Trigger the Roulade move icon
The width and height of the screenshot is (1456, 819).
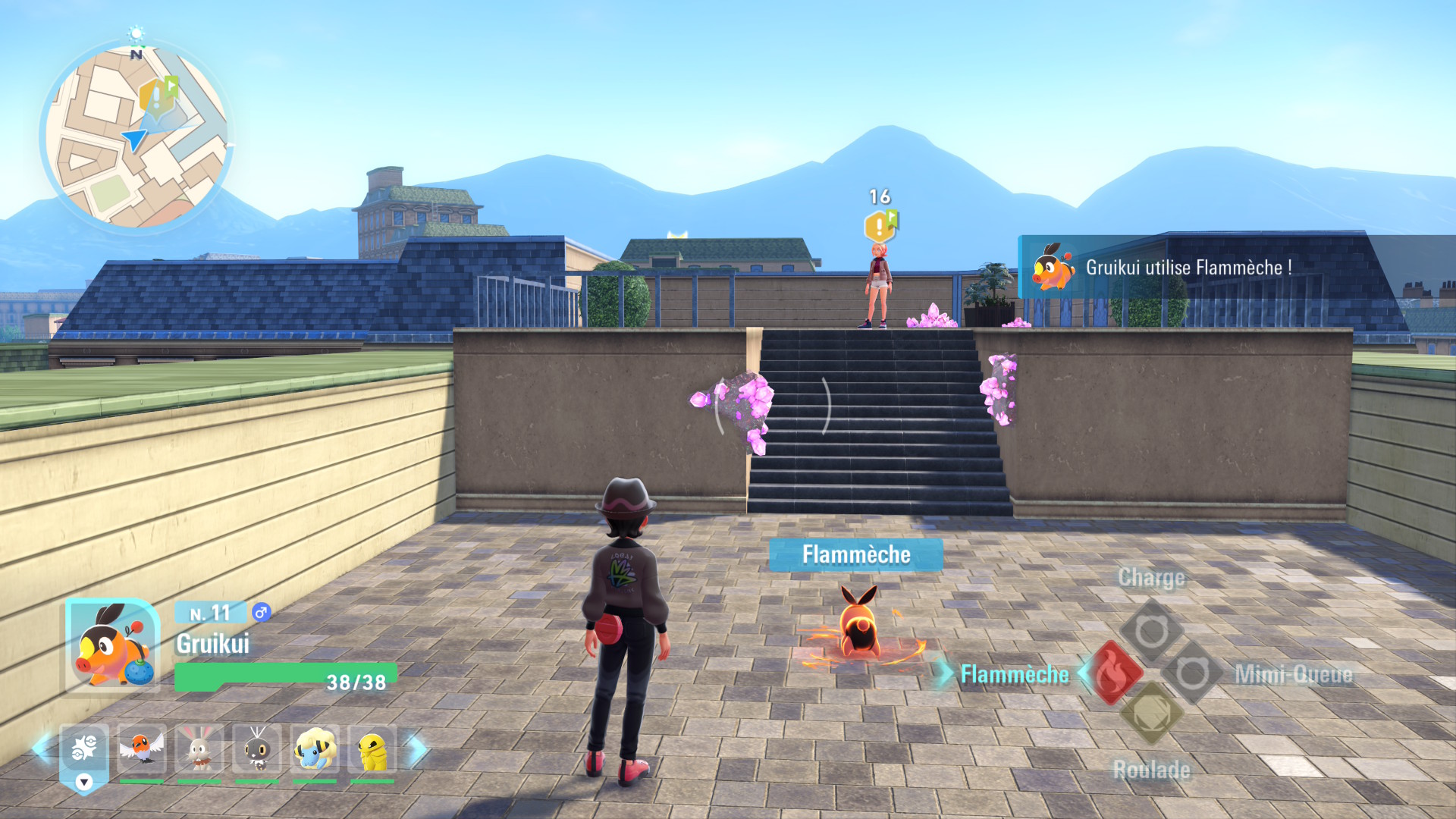pyautogui.click(x=1151, y=713)
